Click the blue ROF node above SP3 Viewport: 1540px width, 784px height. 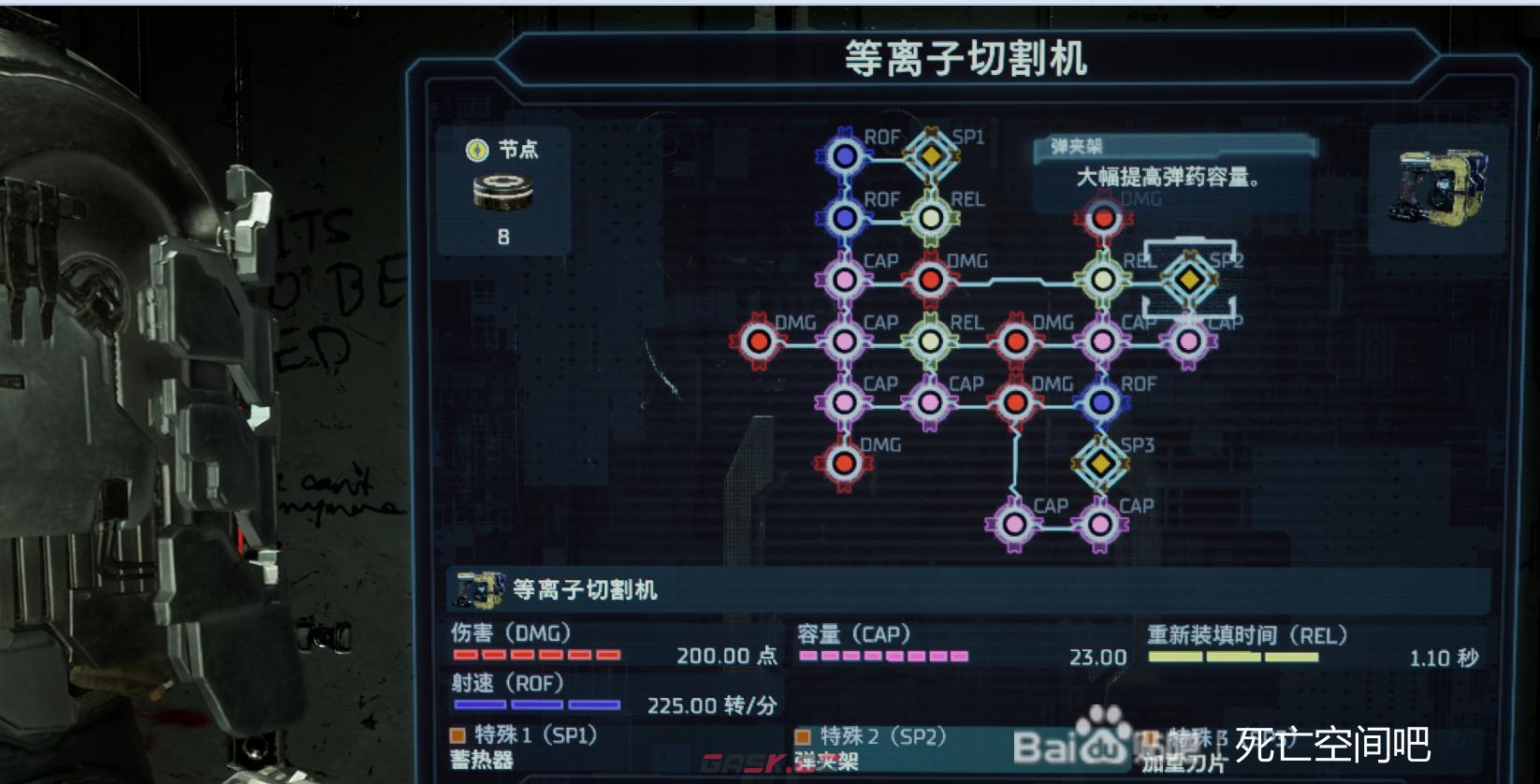tap(1098, 401)
